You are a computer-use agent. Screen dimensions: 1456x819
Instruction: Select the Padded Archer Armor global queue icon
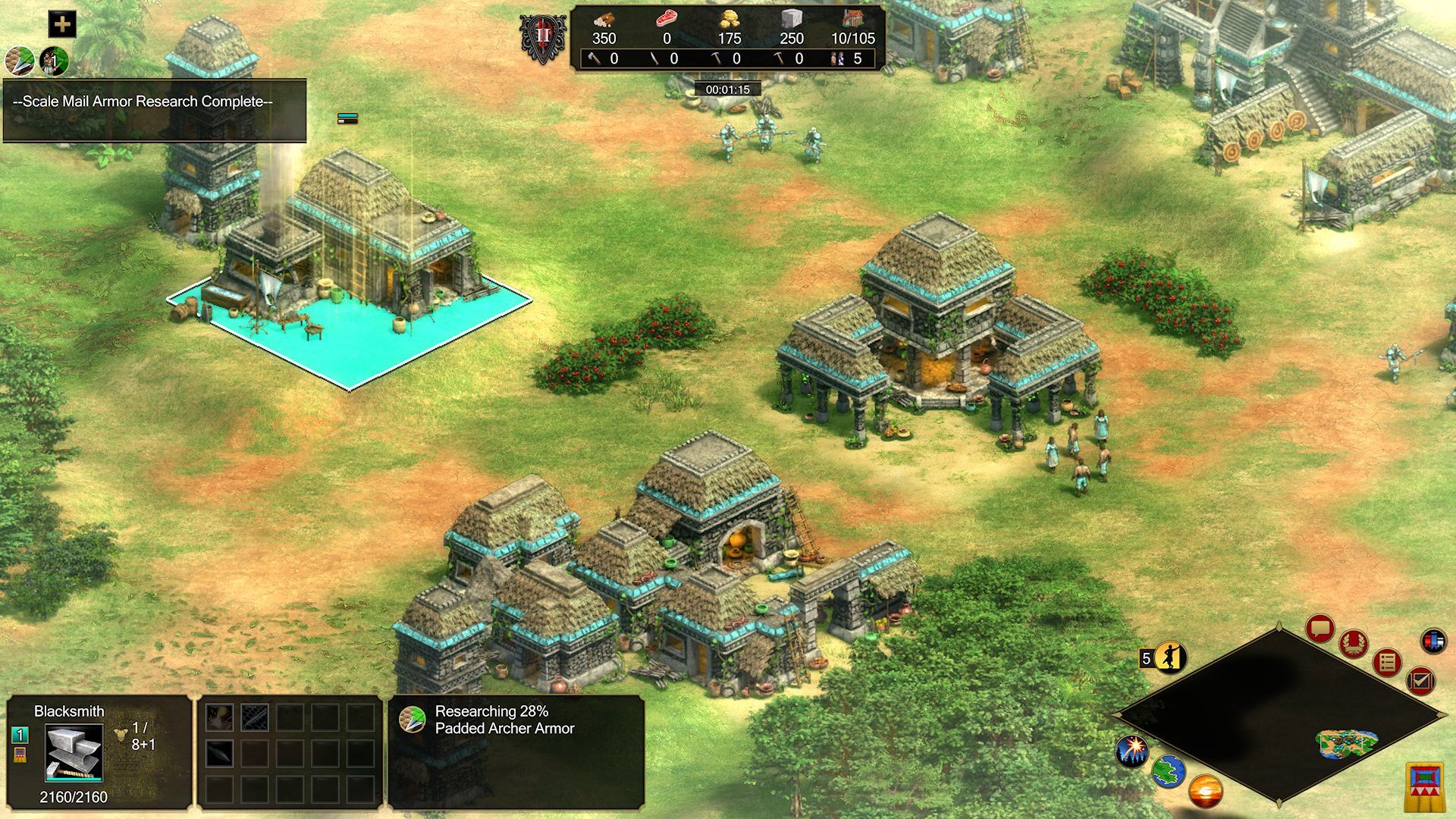pyautogui.click(x=20, y=61)
